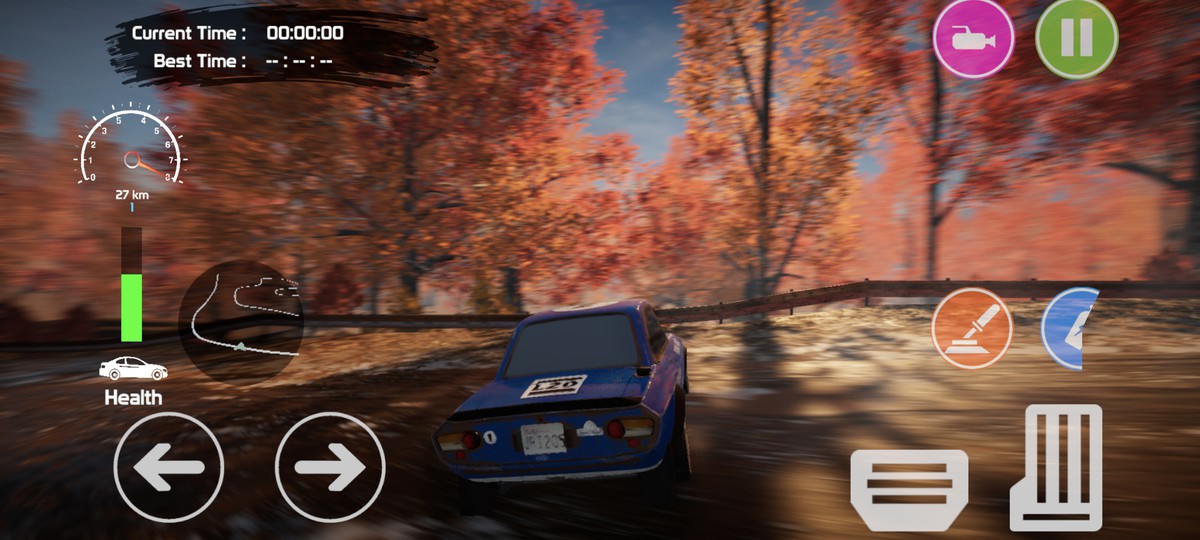The image size is (1200, 540).
Task: Switch camera view with the pink camera button
Action: 973,39
